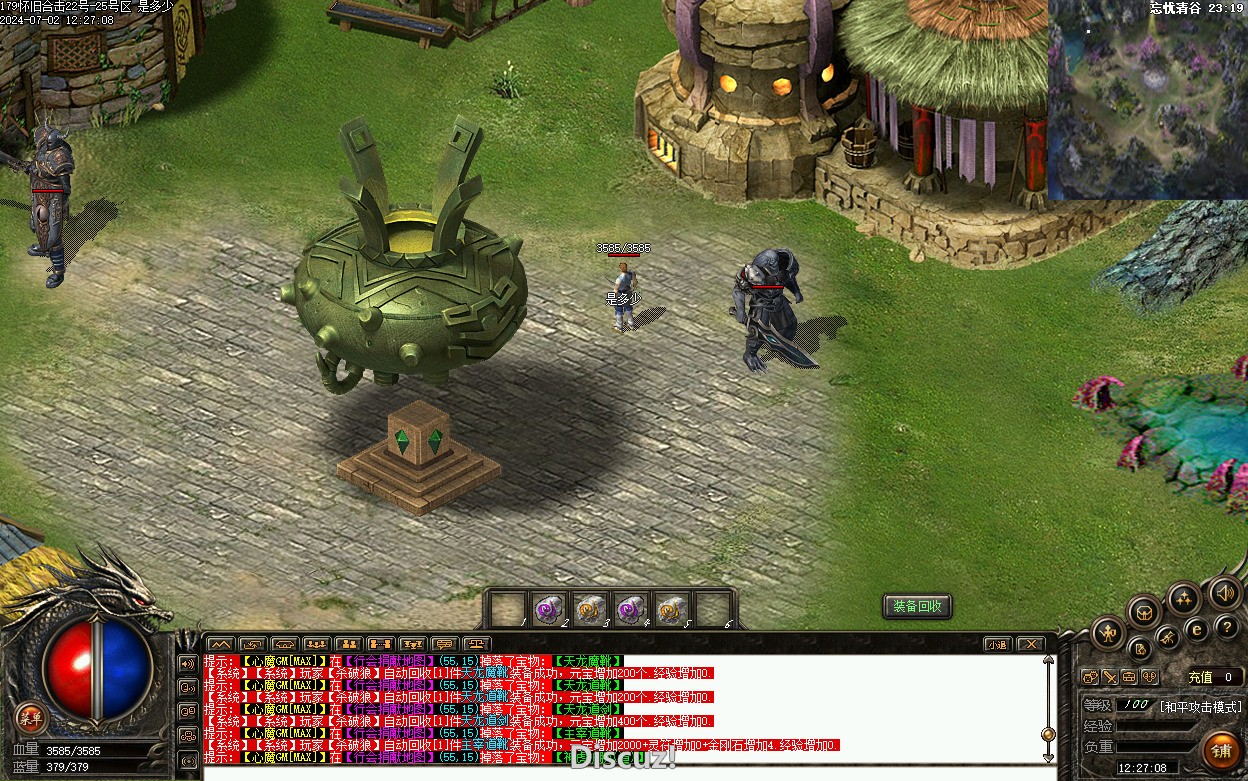
Task: Close the chat panel with the X button
Action: (x=1031, y=644)
